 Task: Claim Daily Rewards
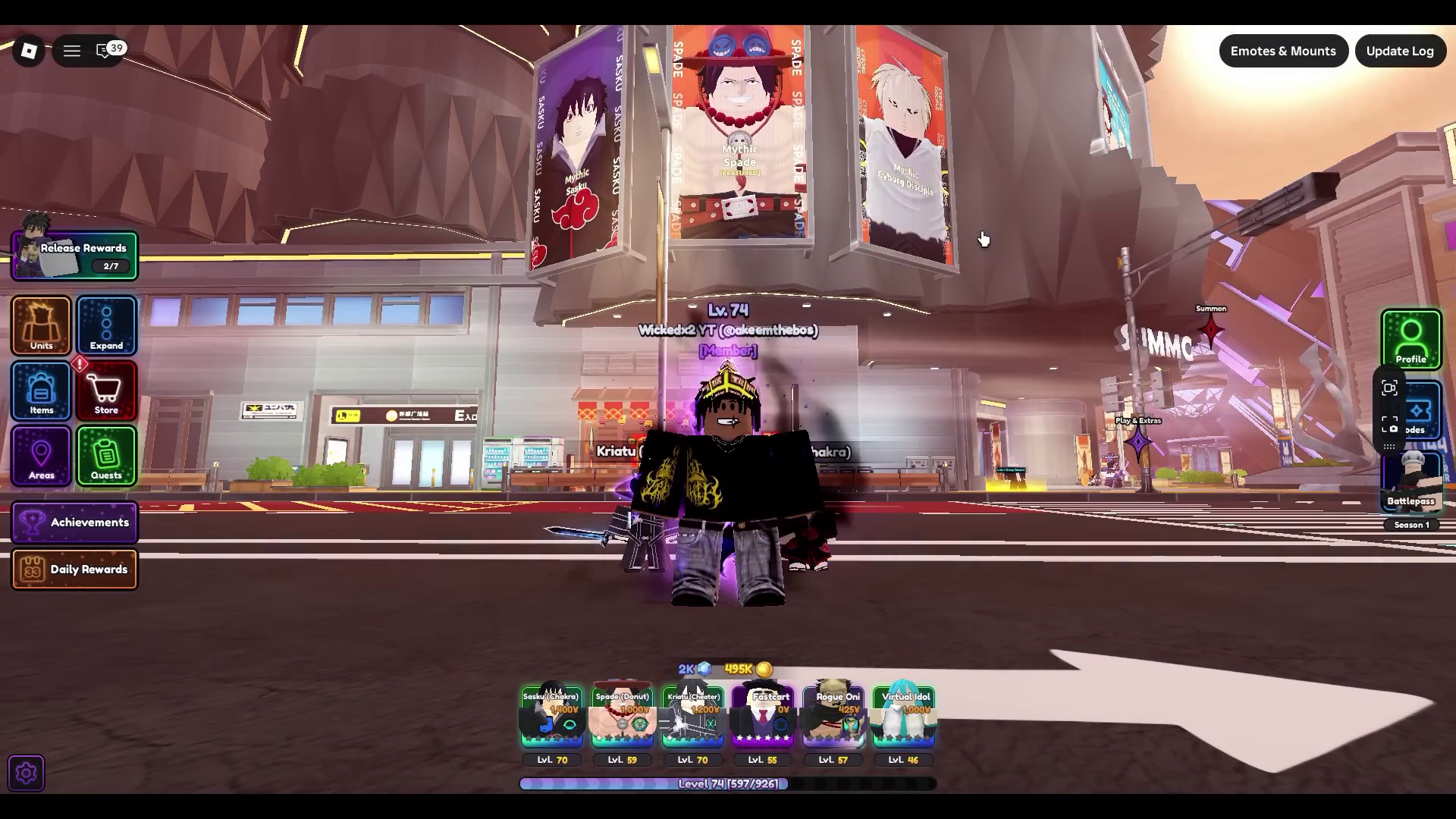click(75, 570)
